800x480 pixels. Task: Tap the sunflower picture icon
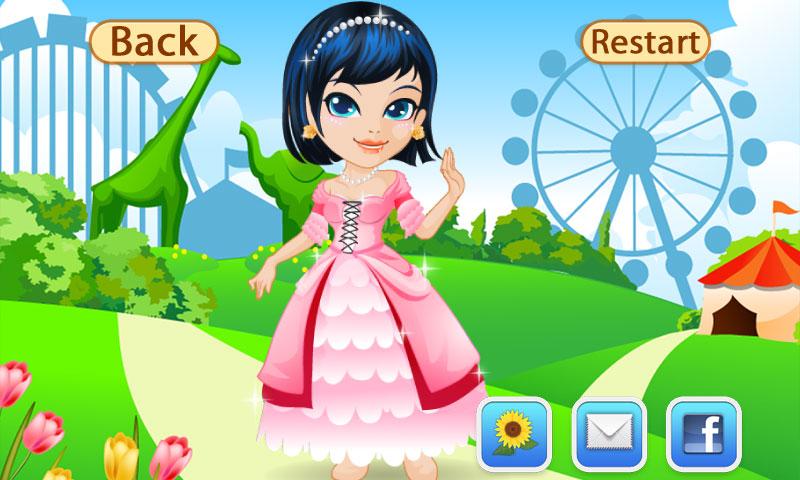coord(515,434)
